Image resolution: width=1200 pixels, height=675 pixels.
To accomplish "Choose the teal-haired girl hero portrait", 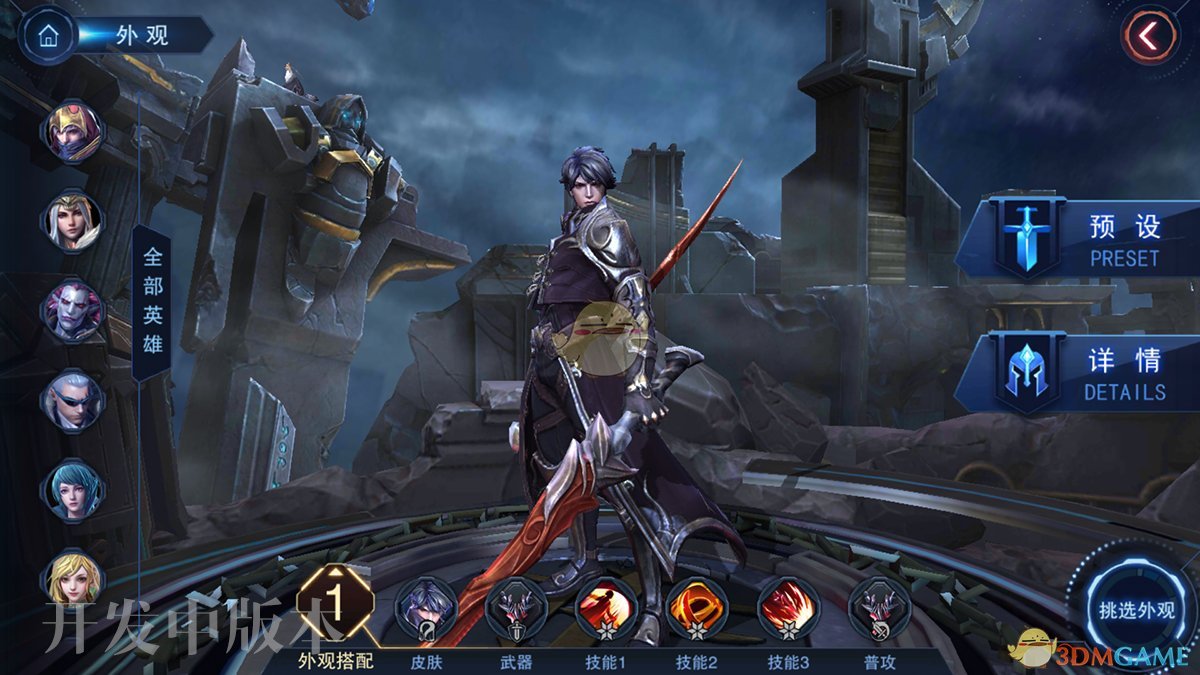I will 73,490.
